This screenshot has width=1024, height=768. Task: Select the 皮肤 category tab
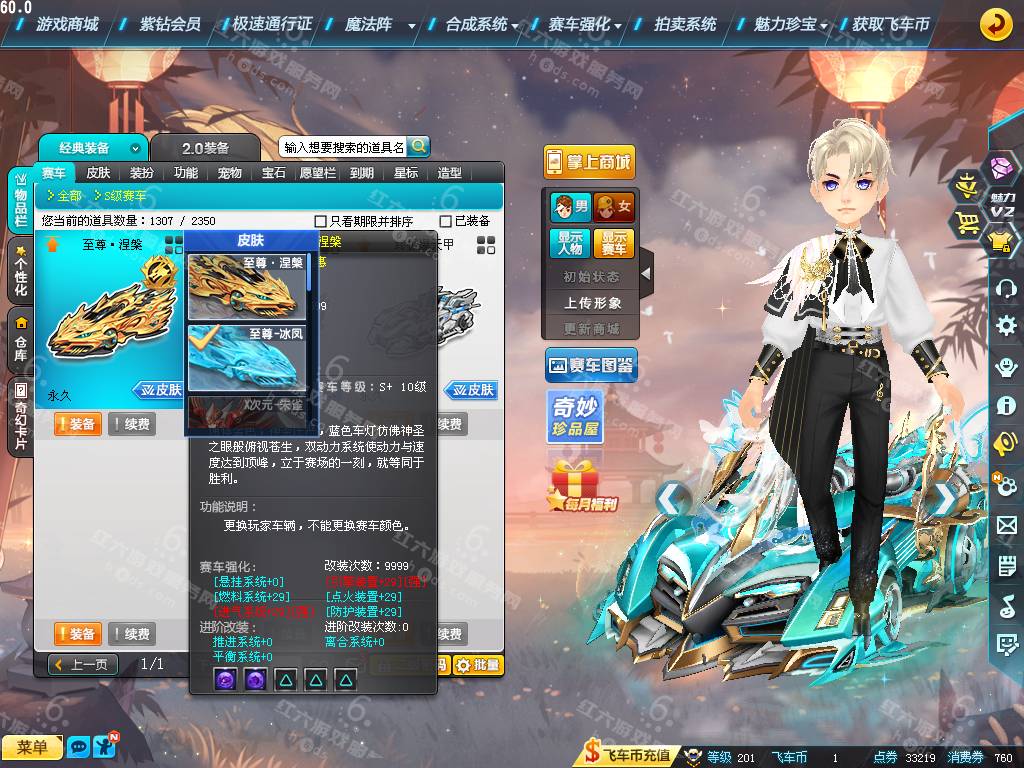pyautogui.click(x=98, y=173)
